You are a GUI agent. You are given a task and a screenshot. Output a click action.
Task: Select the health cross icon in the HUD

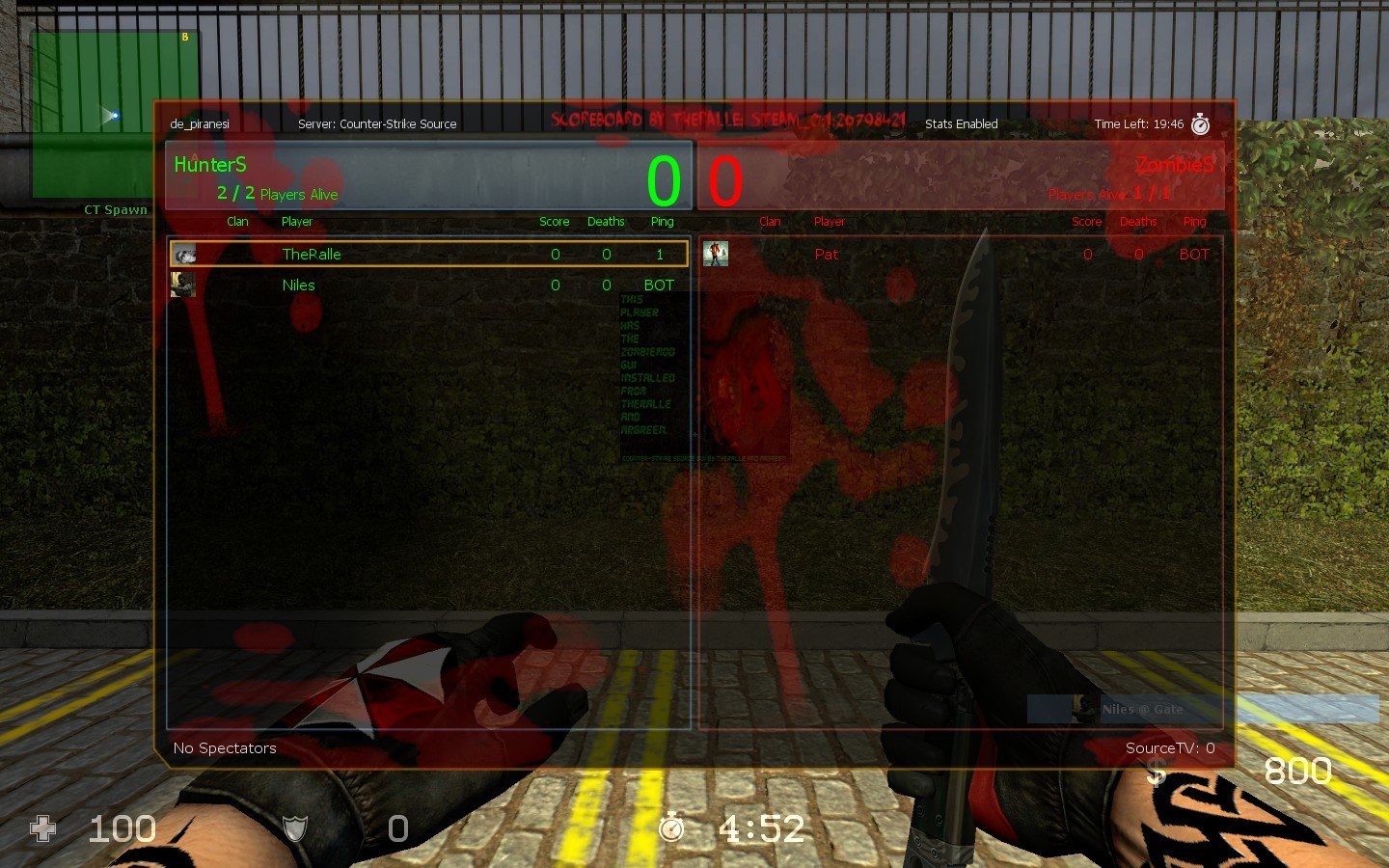coord(43,828)
